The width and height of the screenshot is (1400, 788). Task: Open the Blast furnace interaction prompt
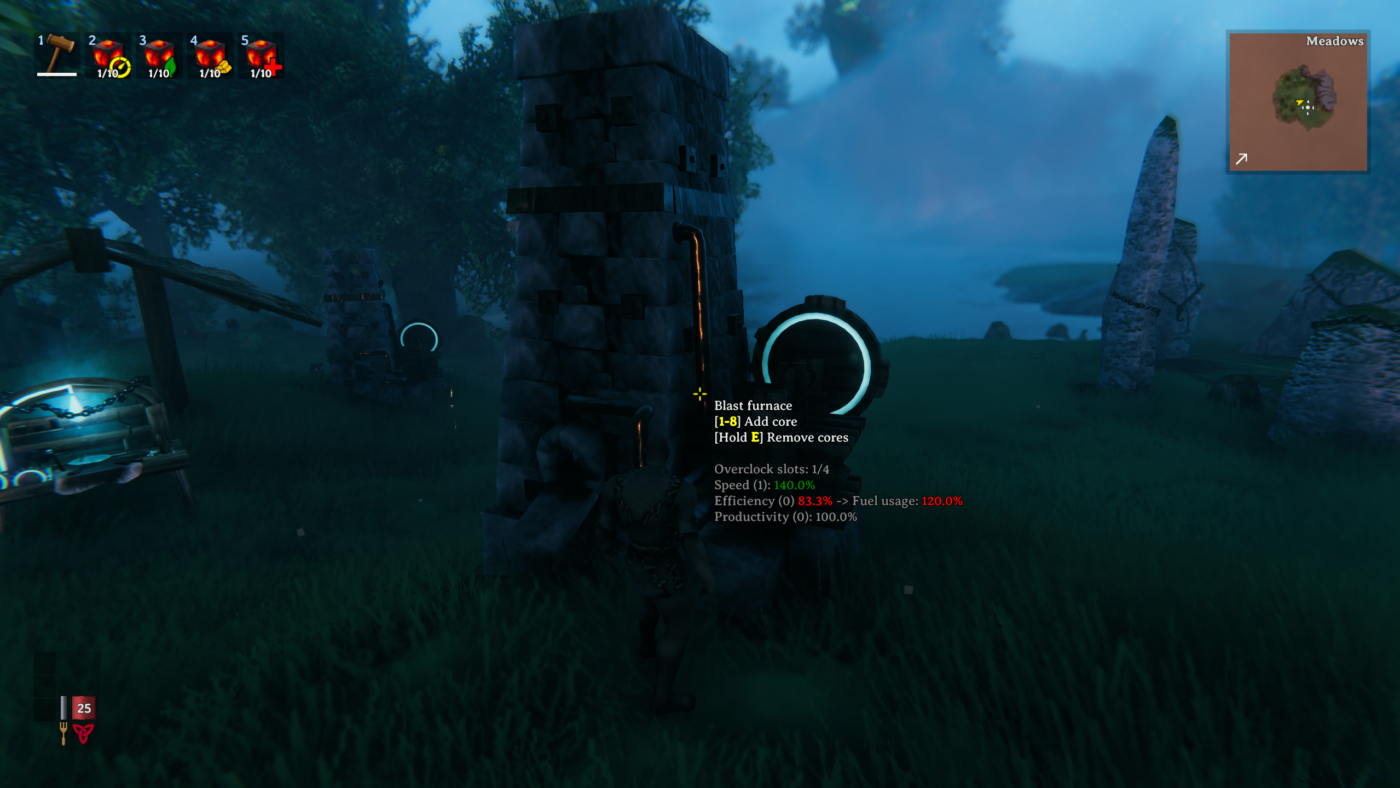point(753,404)
